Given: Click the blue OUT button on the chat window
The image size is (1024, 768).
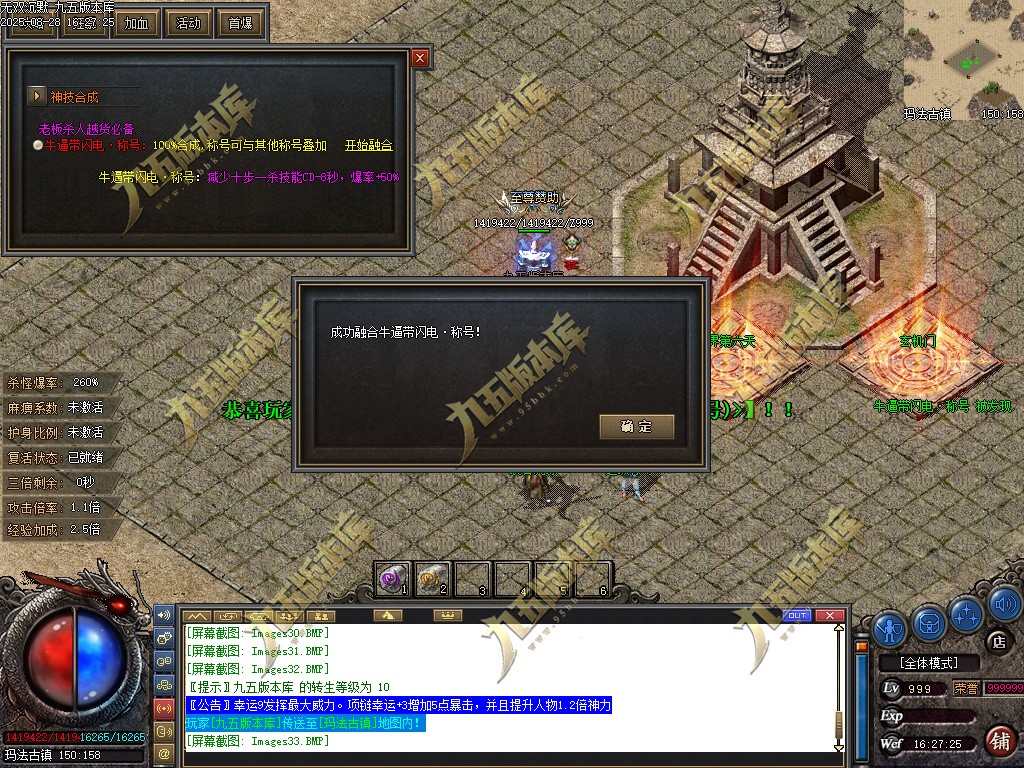Looking at the screenshot, I should [x=797, y=615].
